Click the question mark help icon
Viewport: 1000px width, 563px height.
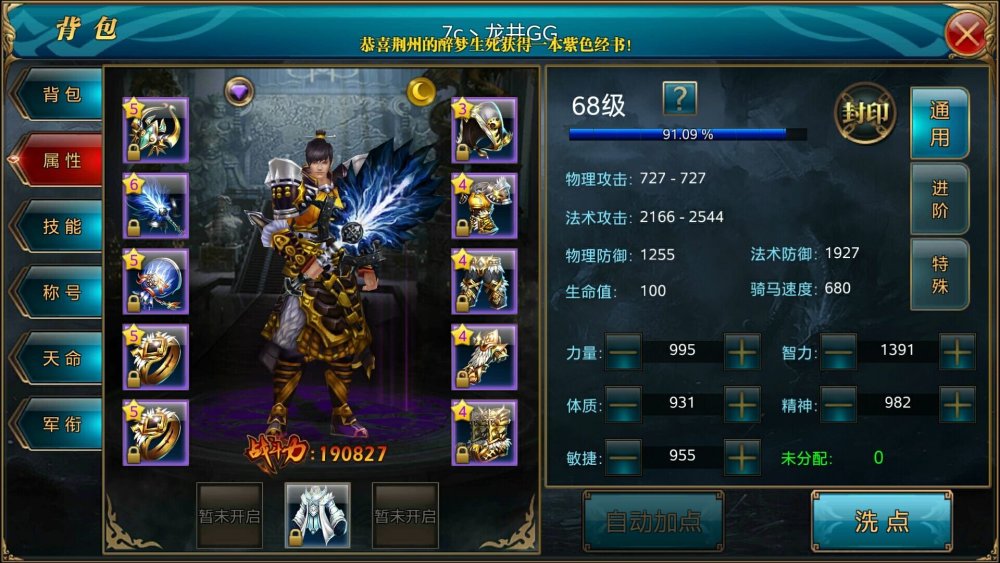coord(680,98)
